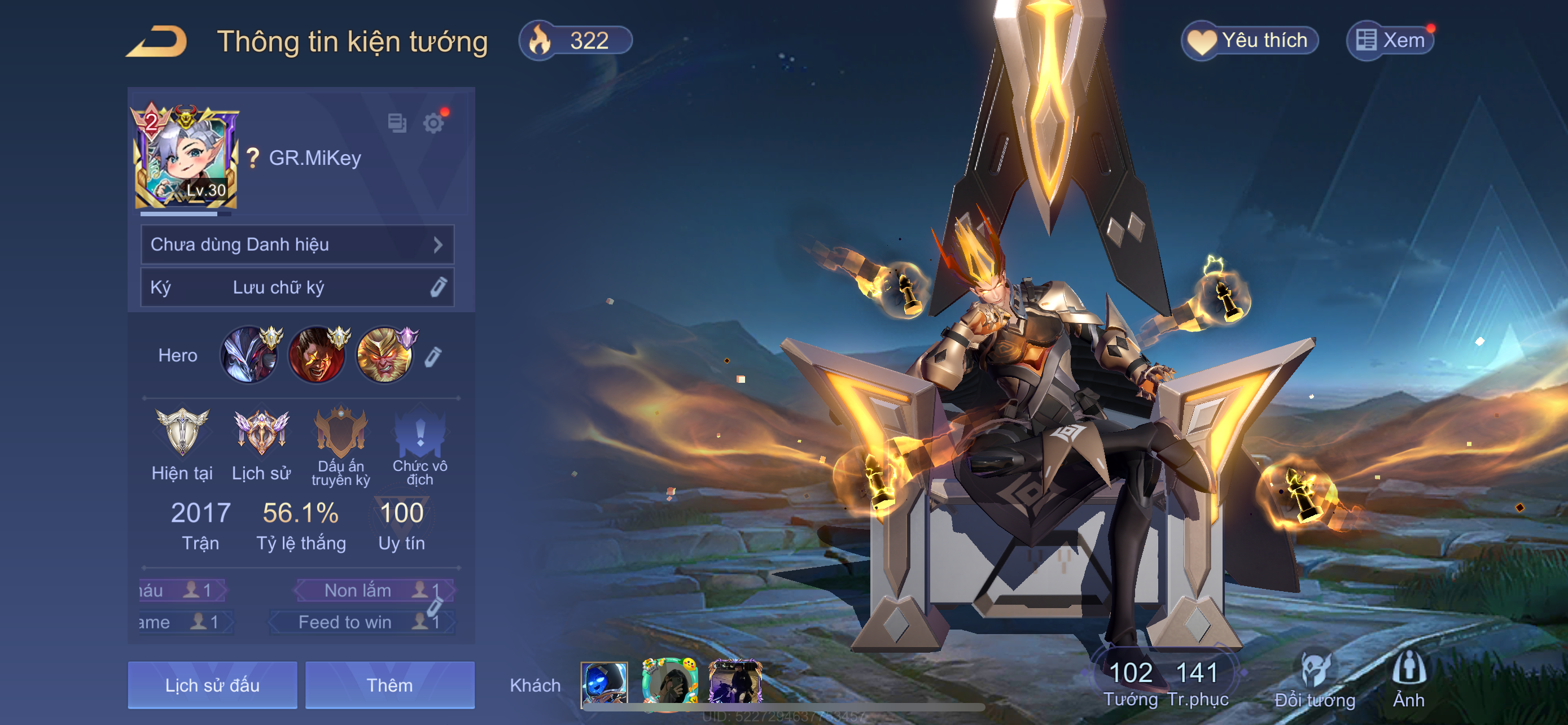Expand the Chưa dùng Danh hiệu row
The height and width of the screenshot is (725, 1568).
point(297,244)
